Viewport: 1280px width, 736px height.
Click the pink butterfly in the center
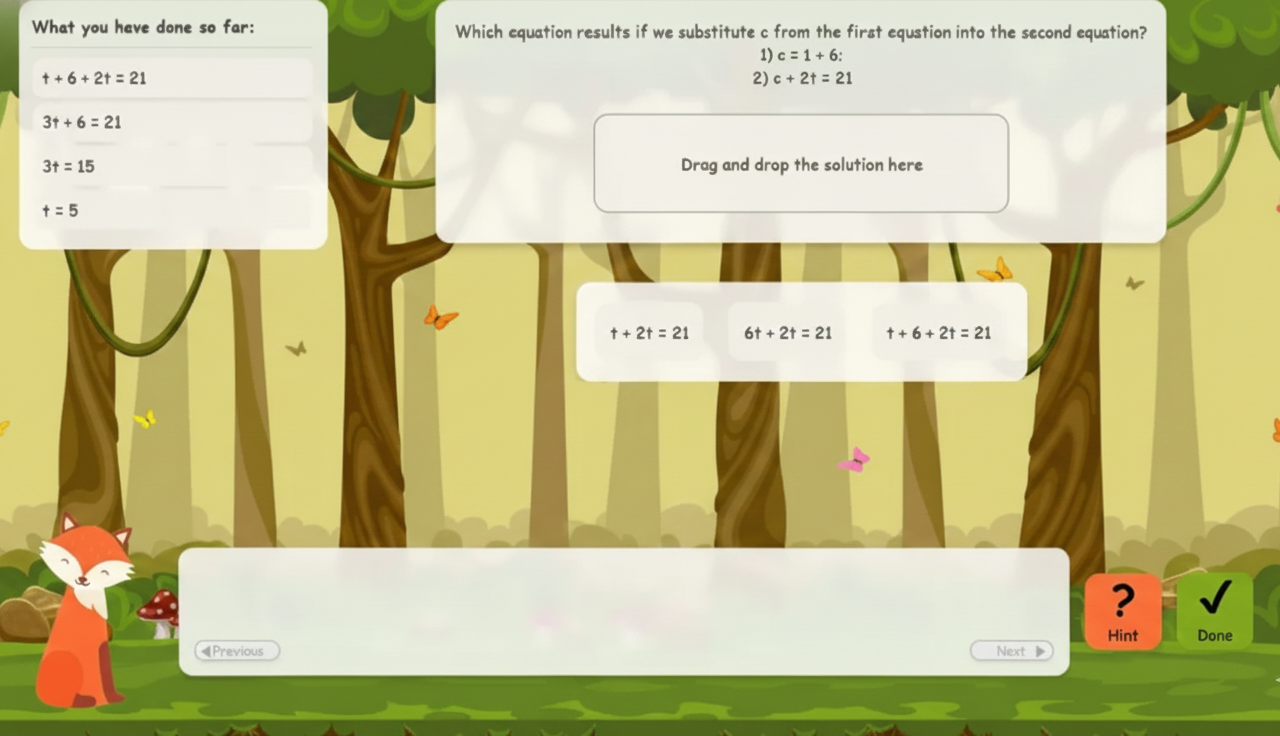pyautogui.click(x=855, y=459)
